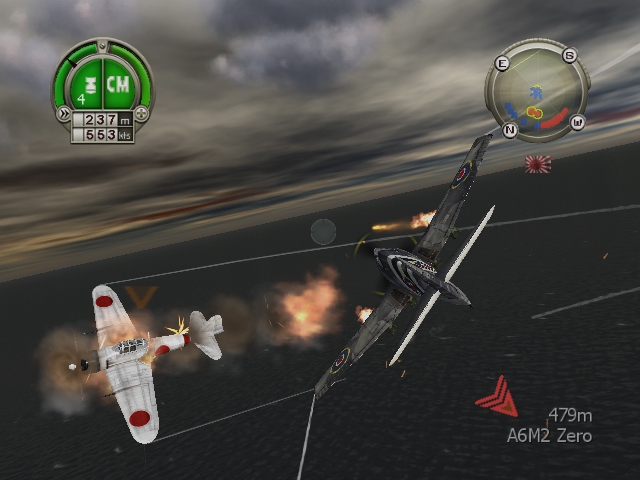Click the S compass marker on radar
Image resolution: width=640 pixels, height=480 pixels.
(569, 56)
